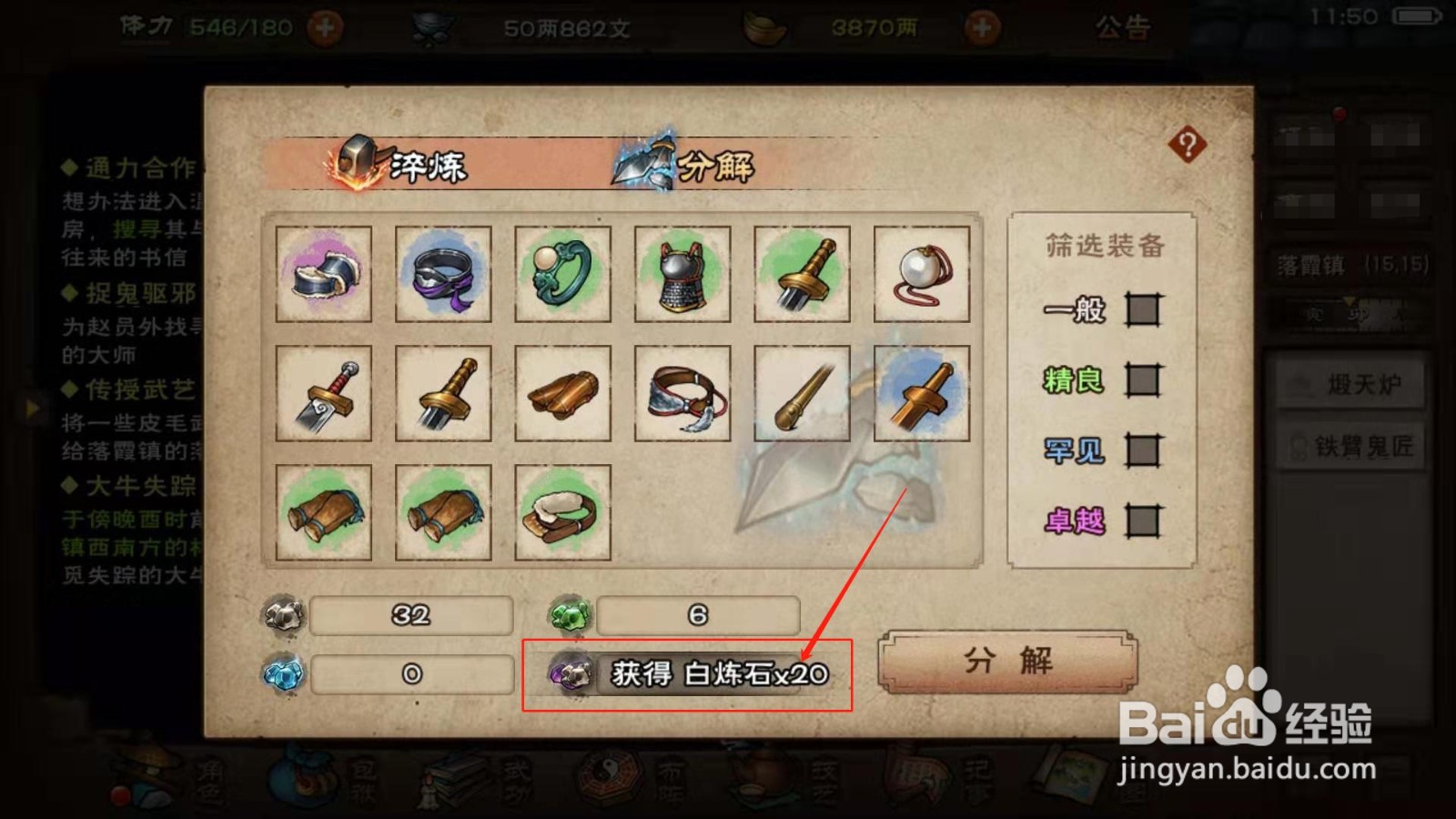The image size is (1456, 819).
Task: Open the 煅天炉 furnace panel on right
Action: [1350, 383]
